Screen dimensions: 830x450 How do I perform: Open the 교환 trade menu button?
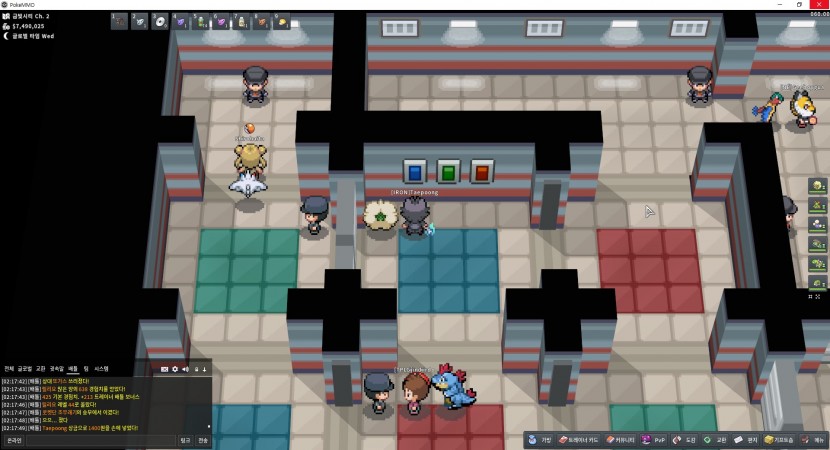tap(715, 440)
